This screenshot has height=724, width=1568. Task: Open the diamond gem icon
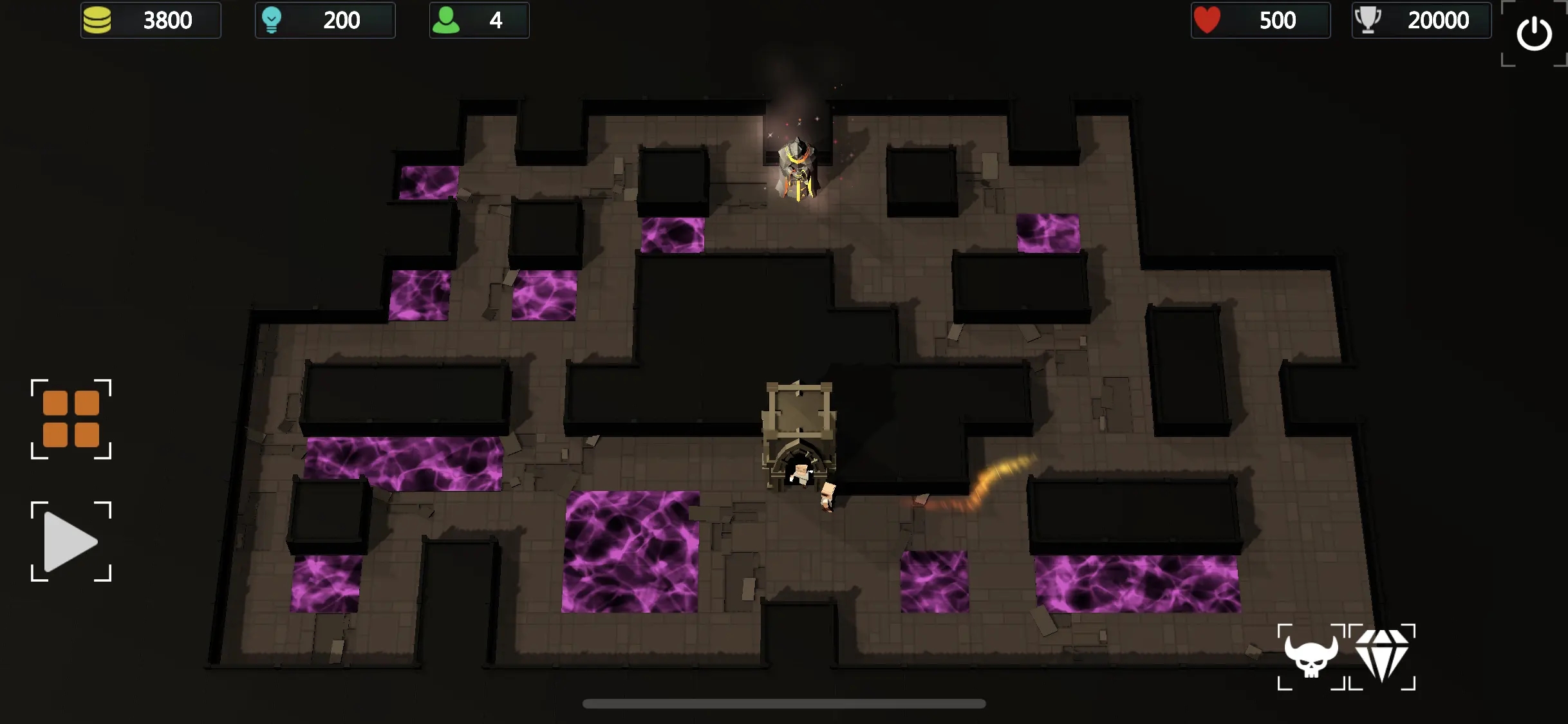tap(1382, 656)
